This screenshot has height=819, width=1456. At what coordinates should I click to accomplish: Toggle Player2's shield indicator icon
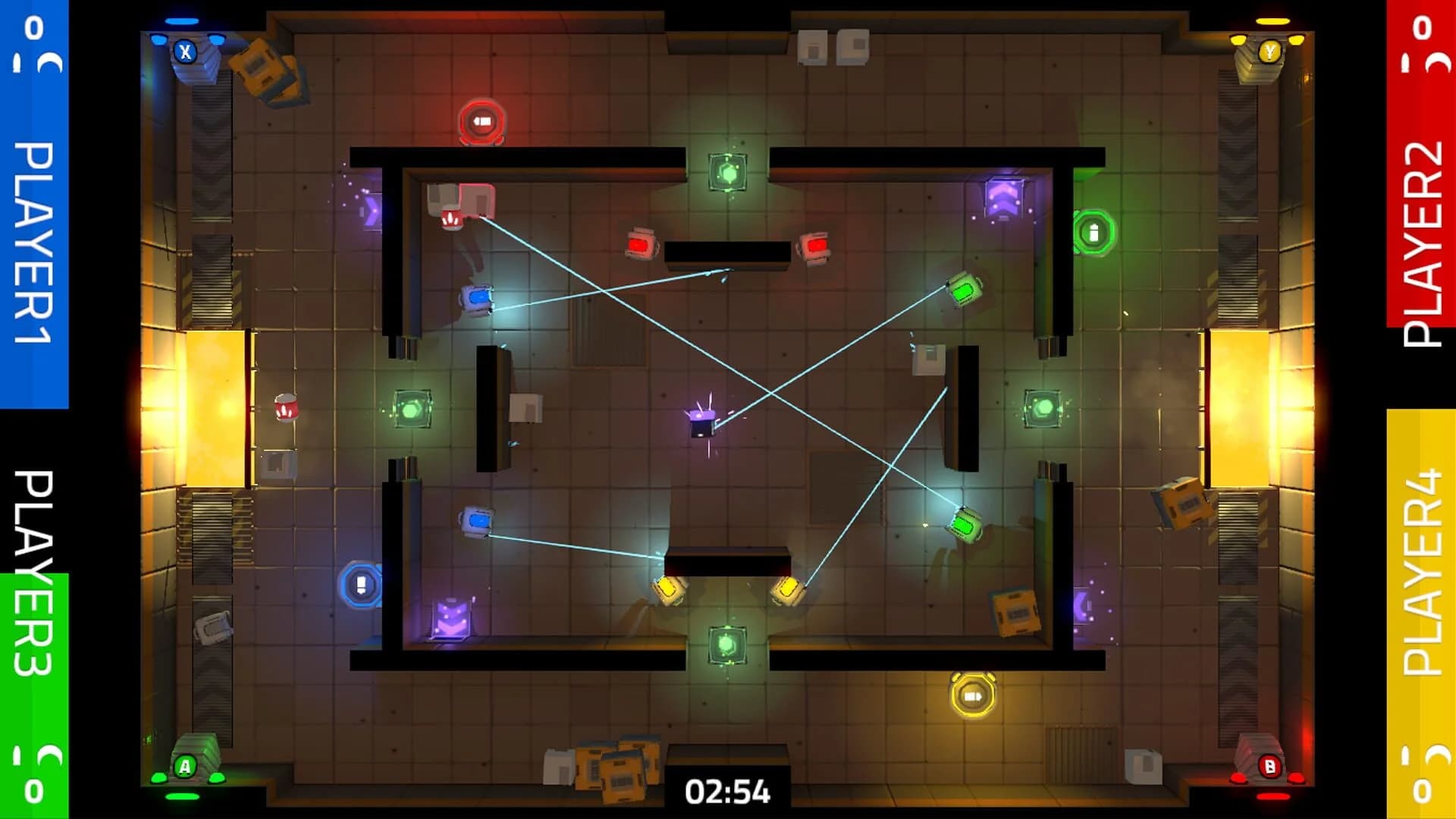pyautogui.click(x=1437, y=62)
